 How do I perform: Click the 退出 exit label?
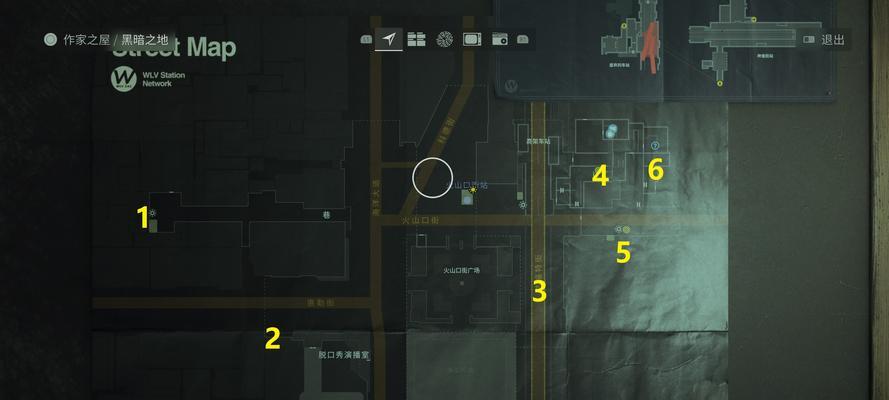832,40
